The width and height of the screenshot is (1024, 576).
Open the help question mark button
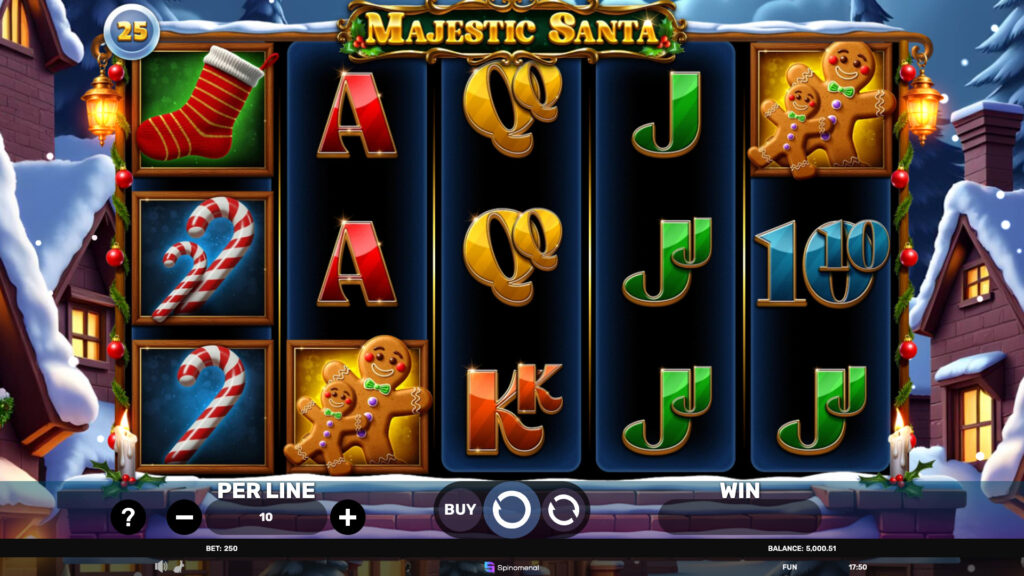128,517
